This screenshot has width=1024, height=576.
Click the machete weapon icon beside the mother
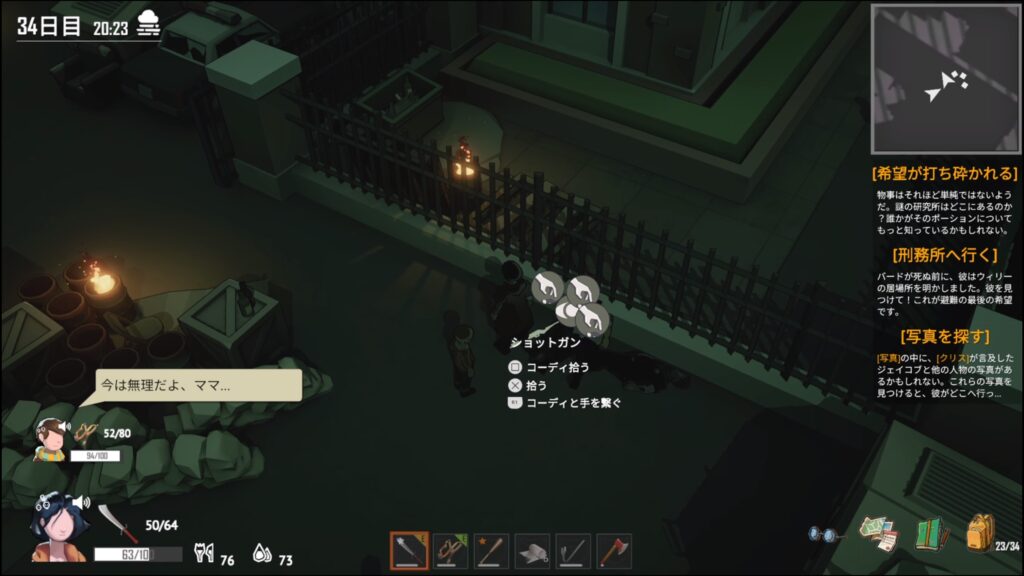tap(110, 522)
